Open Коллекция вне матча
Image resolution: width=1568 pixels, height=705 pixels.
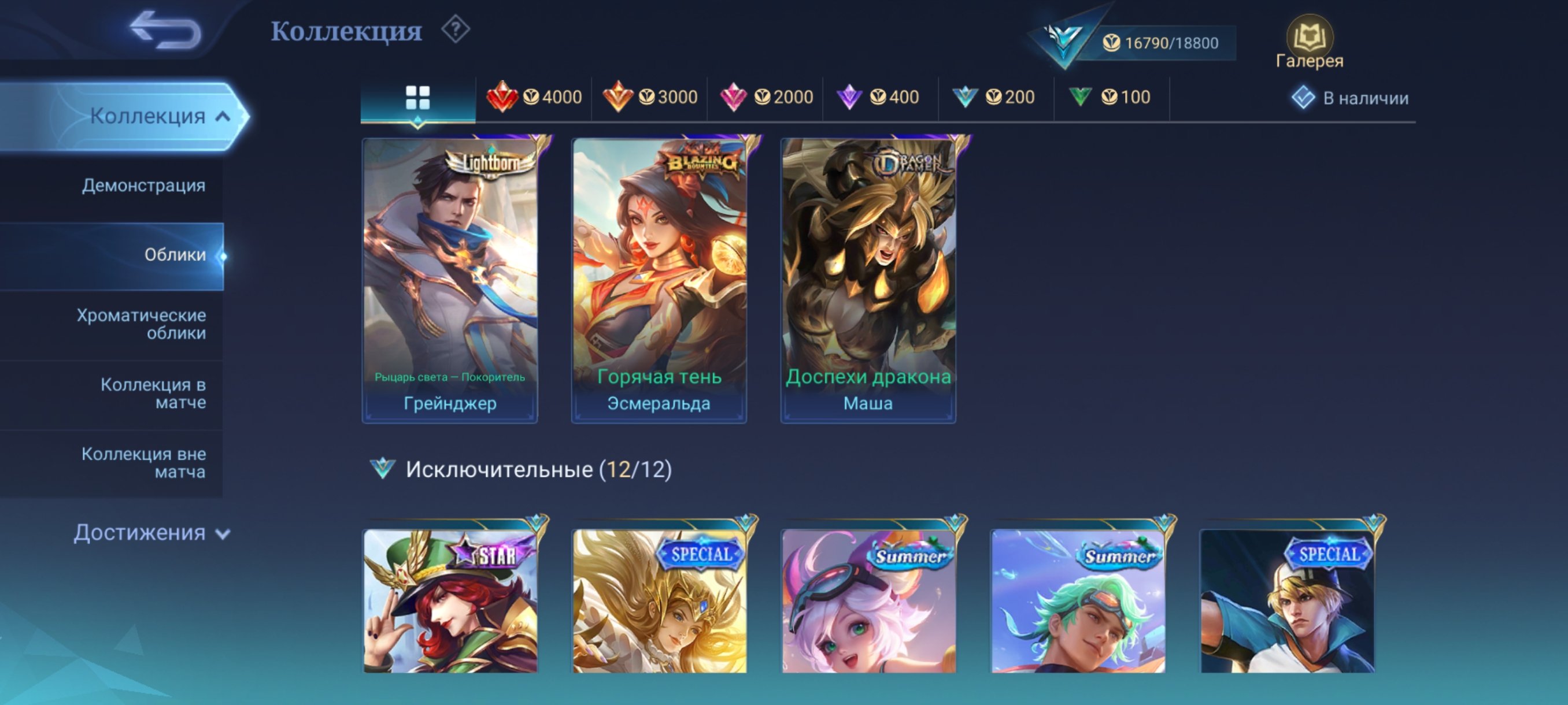143,462
